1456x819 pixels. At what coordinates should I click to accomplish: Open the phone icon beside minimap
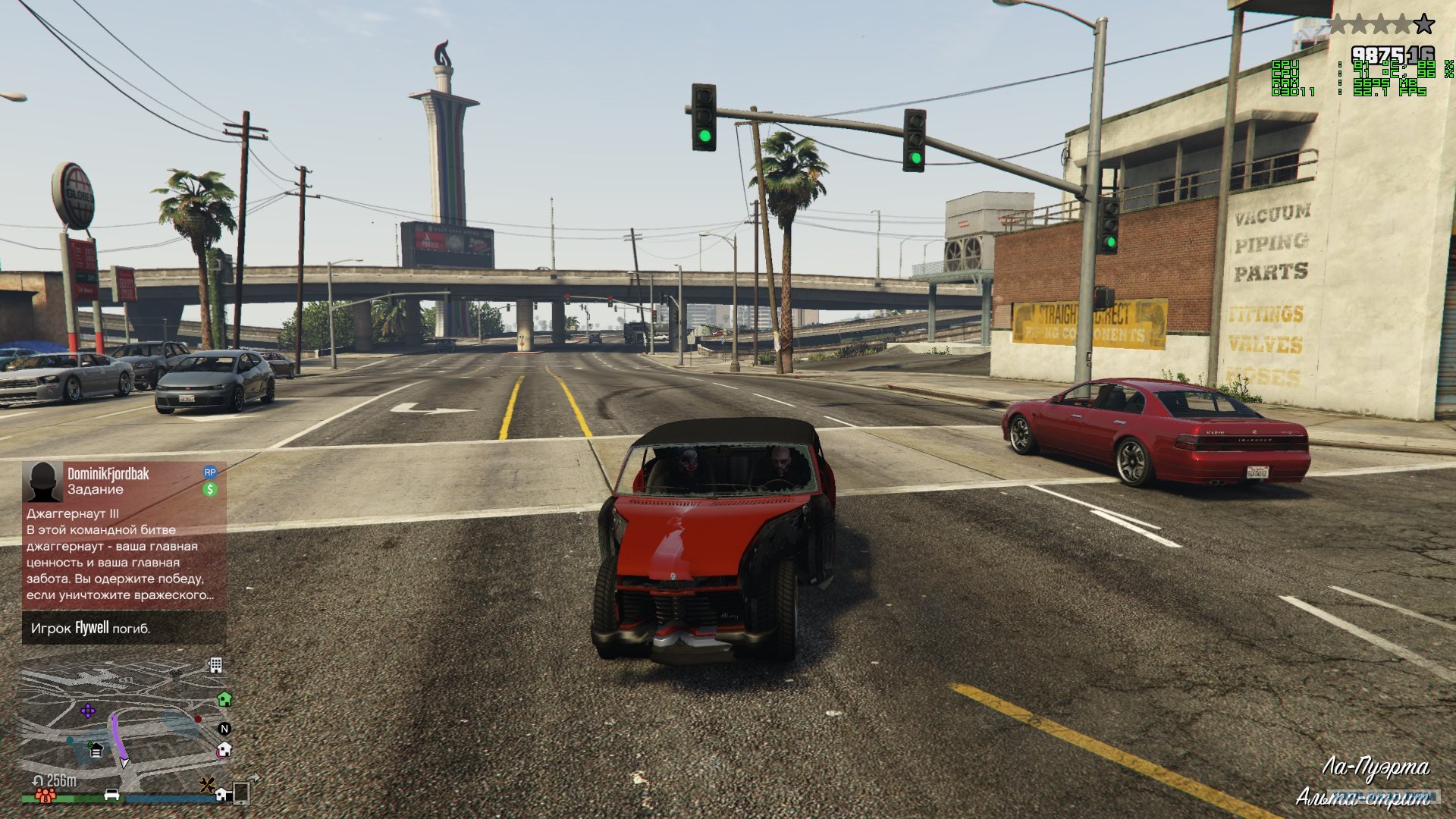click(241, 792)
